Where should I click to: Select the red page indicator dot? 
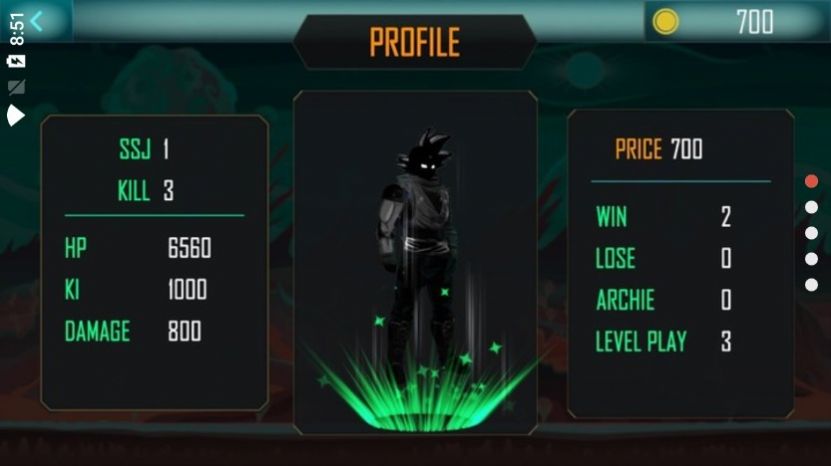pos(811,181)
